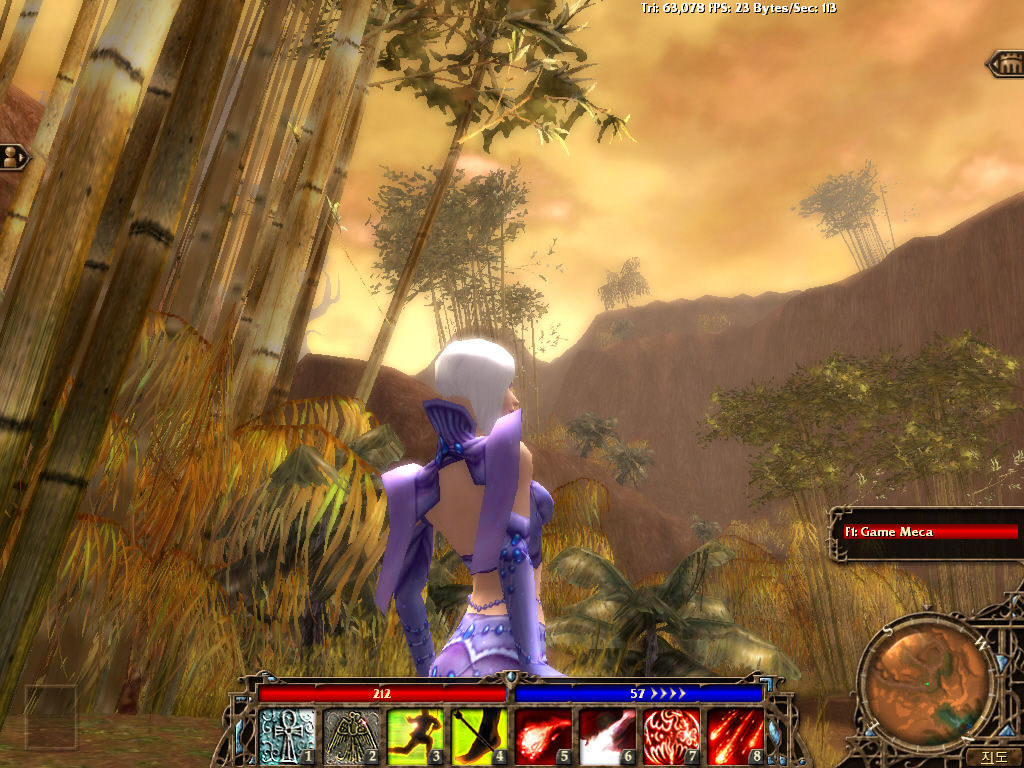Activate the ankh skill in slot 1

(288, 737)
